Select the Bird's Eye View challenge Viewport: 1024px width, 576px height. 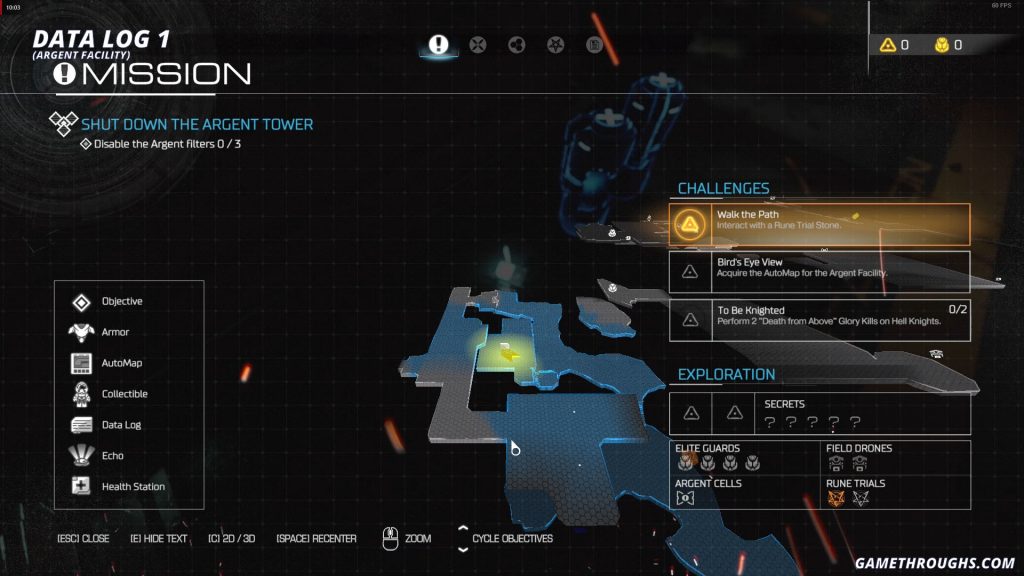(819, 271)
